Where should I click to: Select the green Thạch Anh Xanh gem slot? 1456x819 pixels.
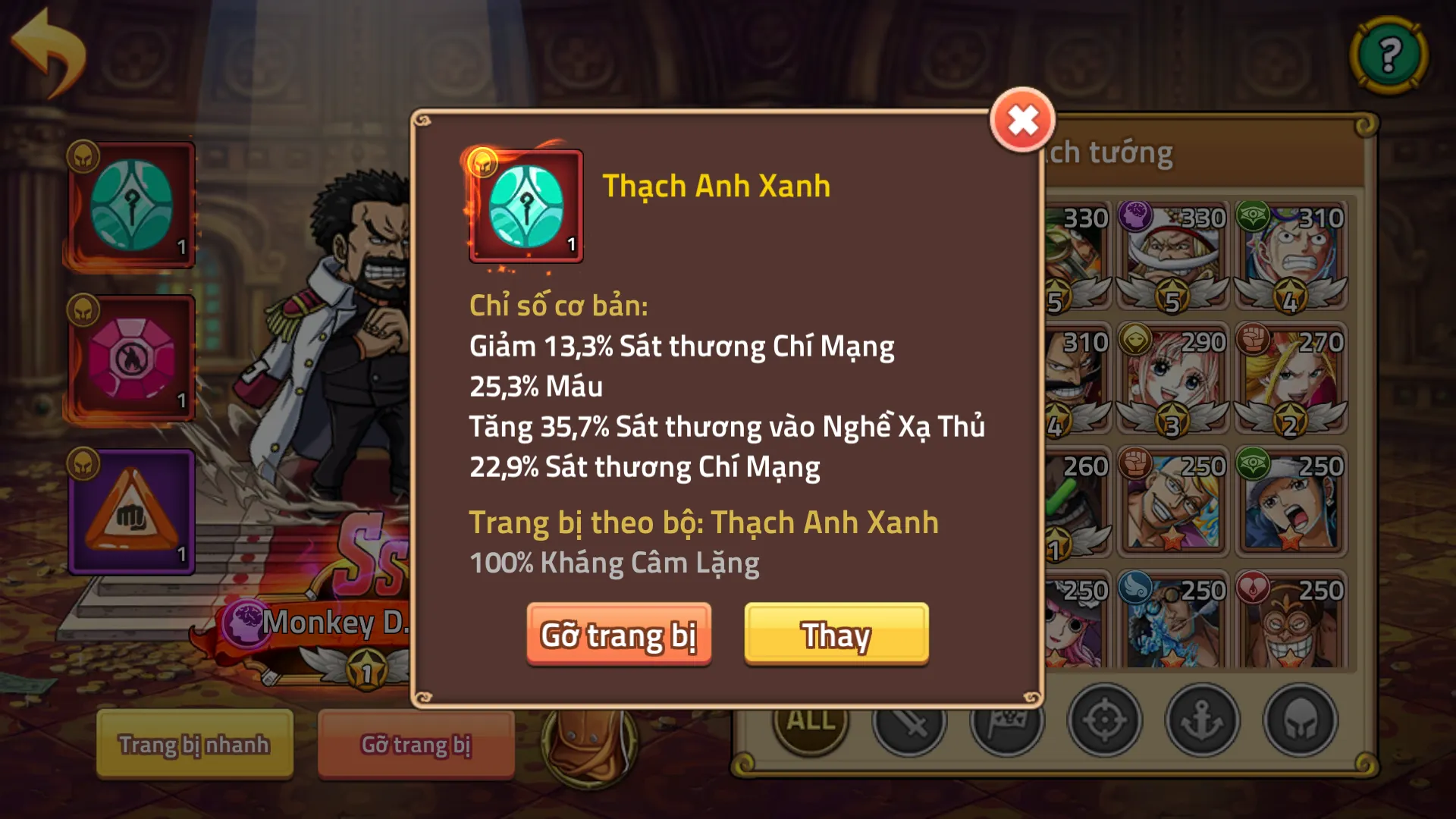[132, 202]
